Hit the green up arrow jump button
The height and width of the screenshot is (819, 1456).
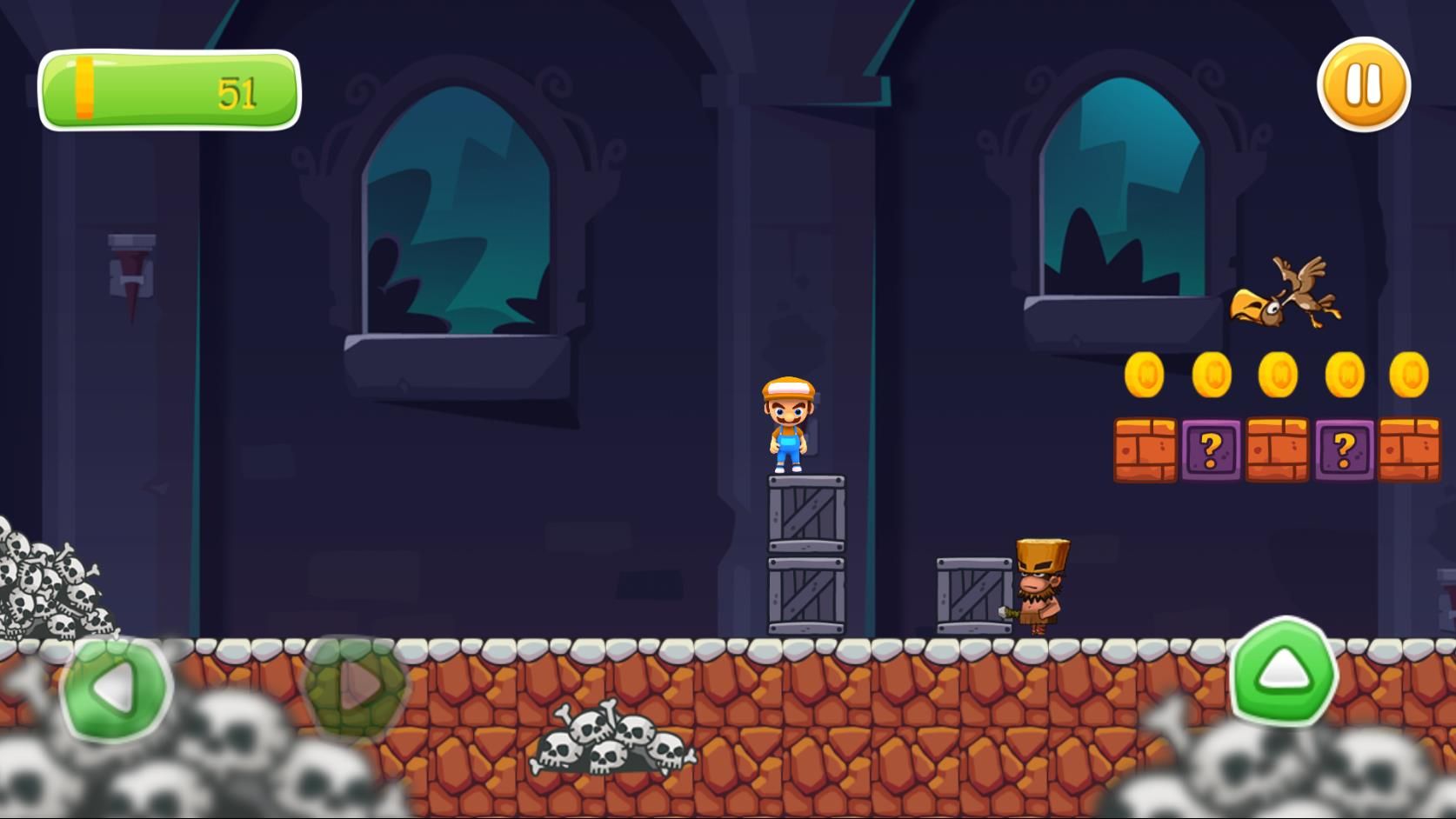click(1284, 670)
